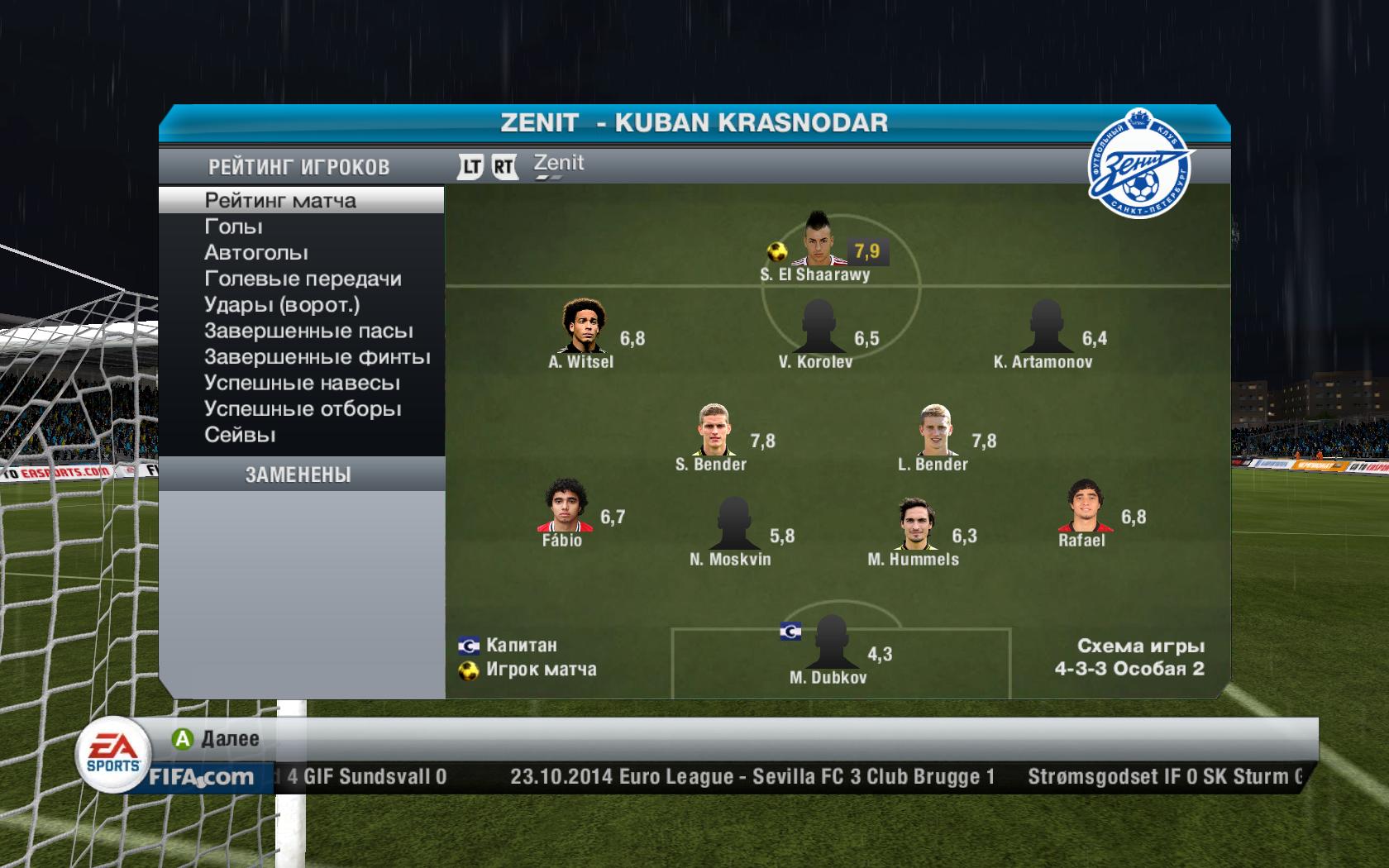This screenshot has height=868, width=1389.
Task: Select the Рейтинг матча menu entry
Action: coord(280,201)
